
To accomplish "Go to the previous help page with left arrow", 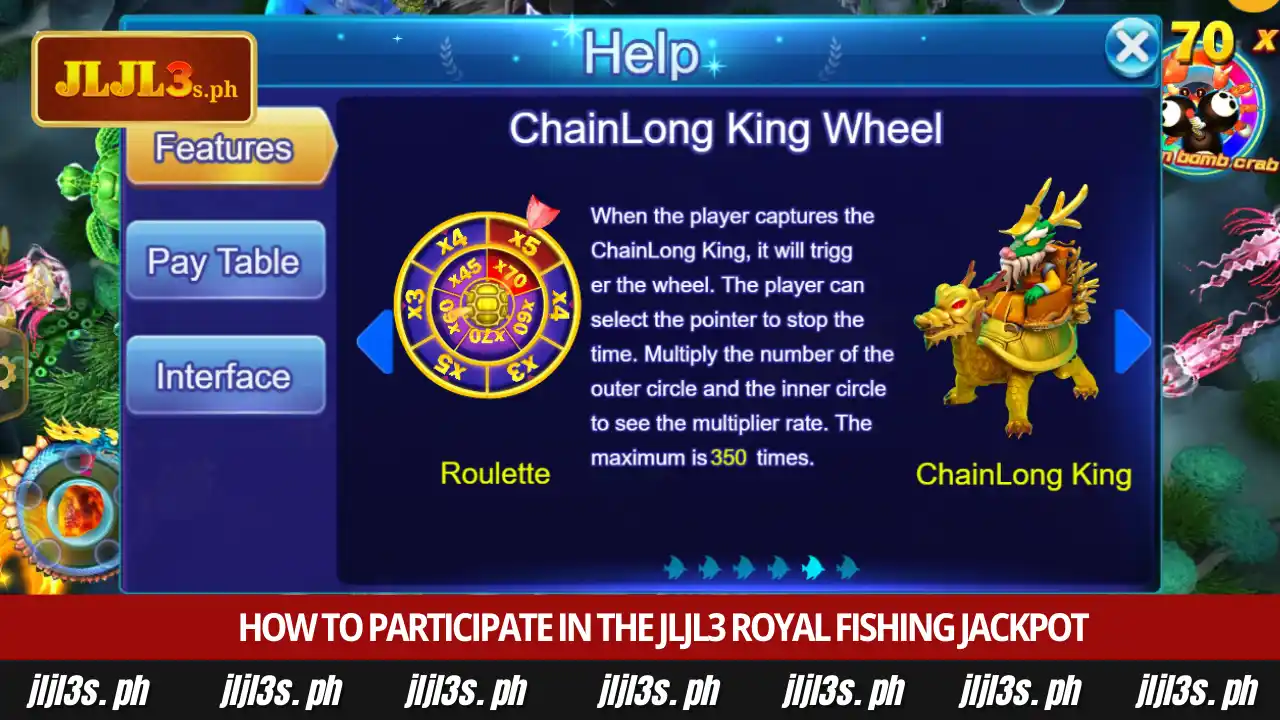I will click(x=374, y=340).
